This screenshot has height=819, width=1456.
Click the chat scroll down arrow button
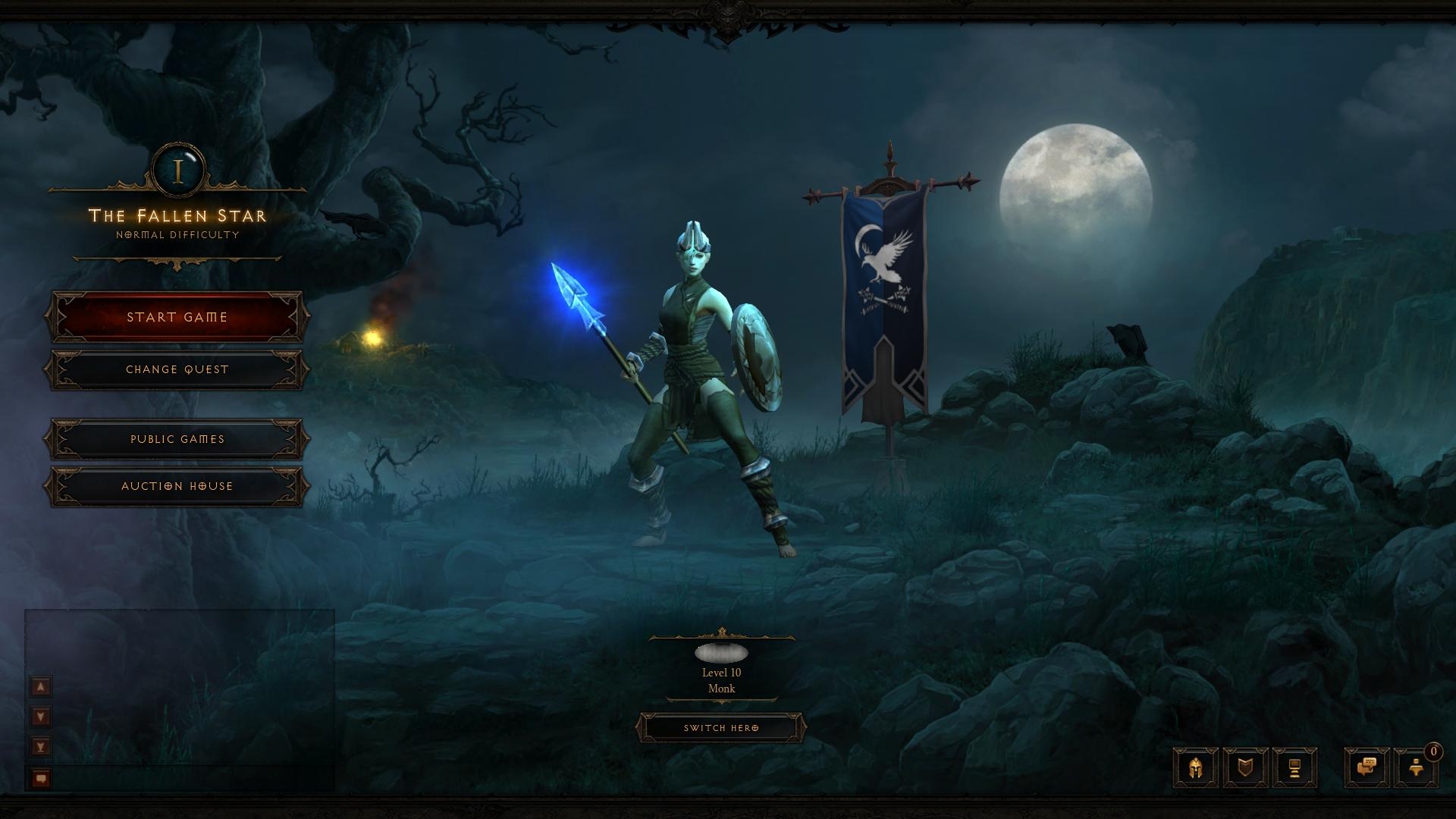41,717
